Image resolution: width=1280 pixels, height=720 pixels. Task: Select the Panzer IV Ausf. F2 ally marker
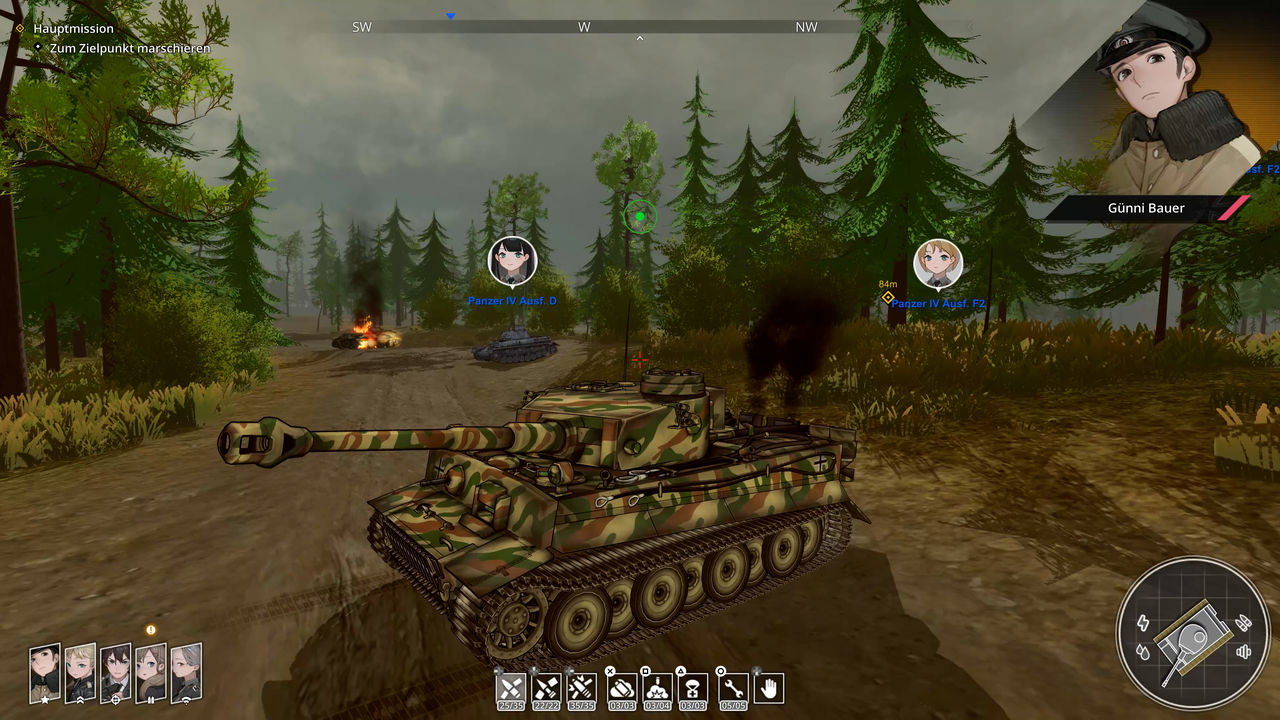[x=938, y=264]
